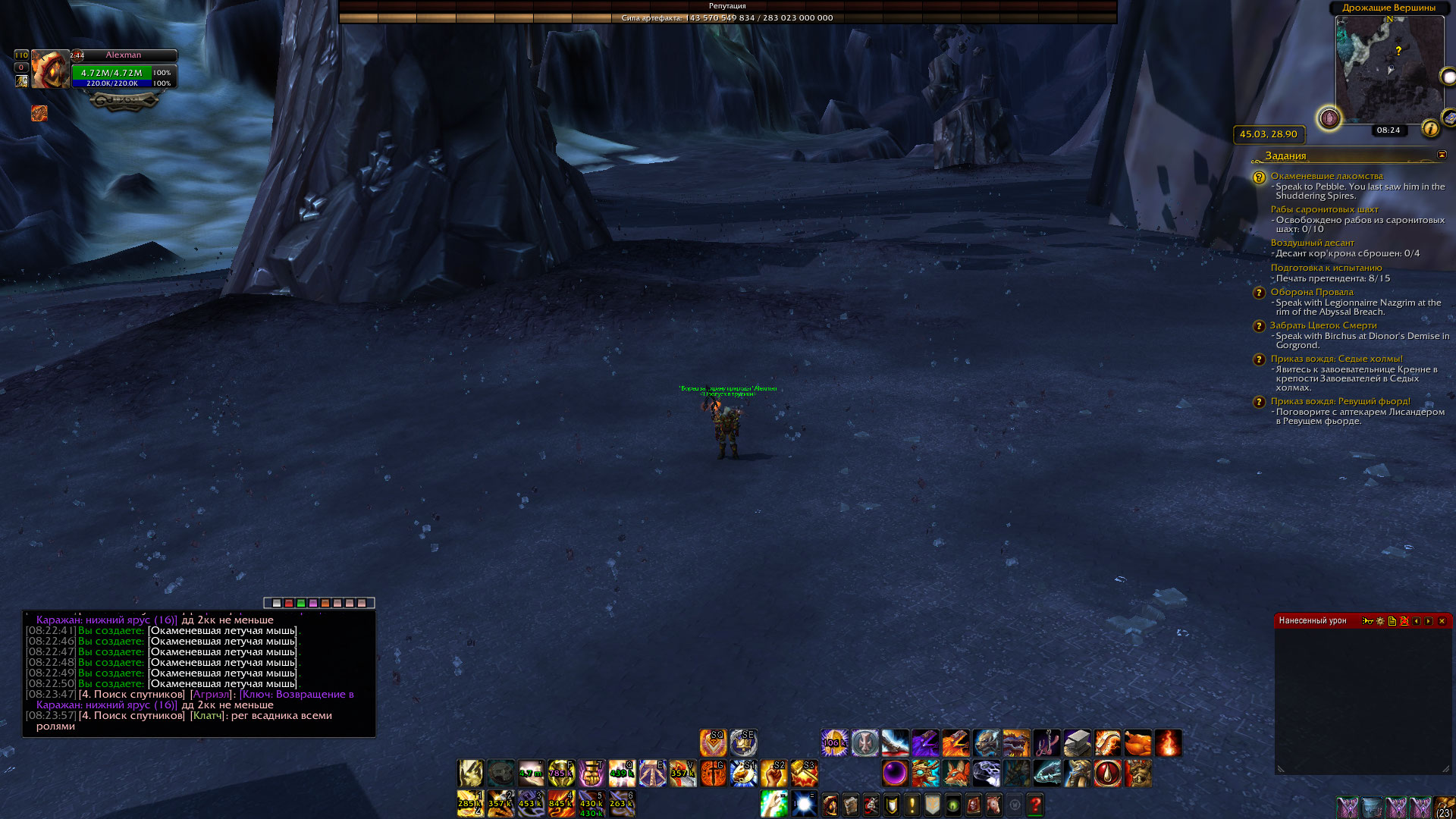The width and height of the screenshot is (1456, 819).
Task: Select the Оборона Провала quest entry
Action: [1312, 292]
